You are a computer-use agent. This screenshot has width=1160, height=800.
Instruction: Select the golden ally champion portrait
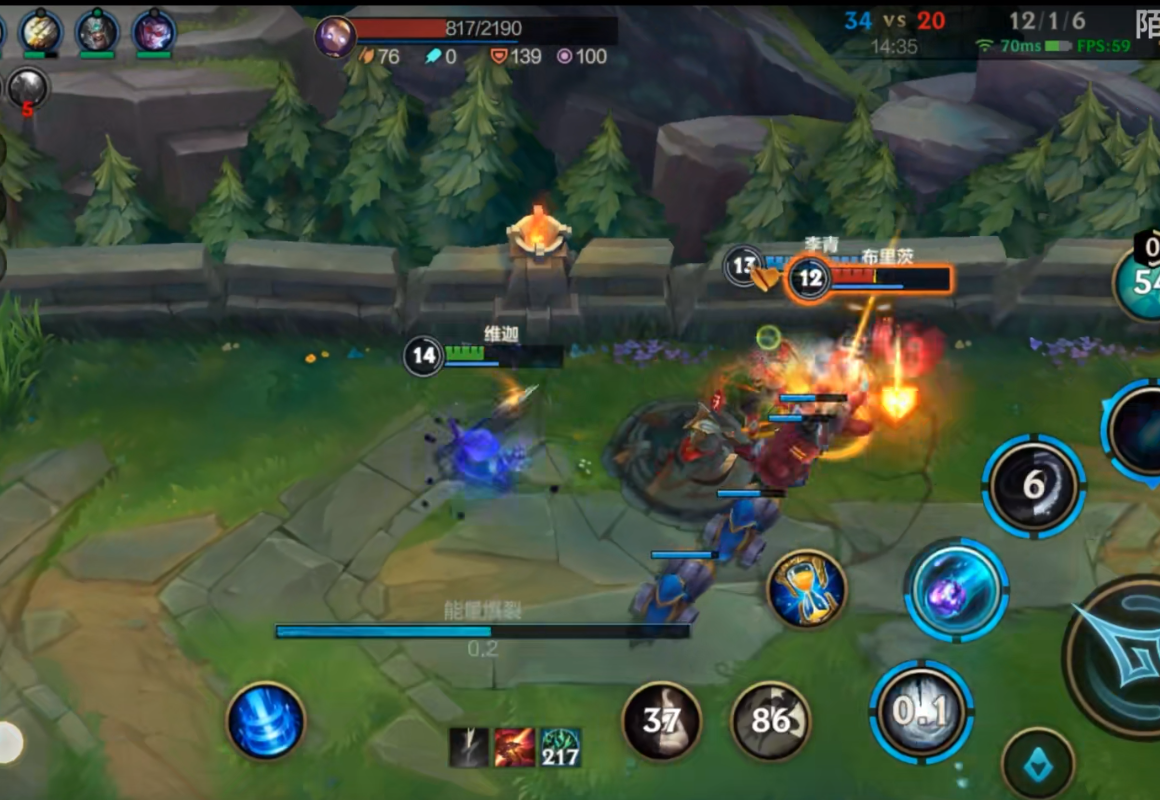click(41, 32)
